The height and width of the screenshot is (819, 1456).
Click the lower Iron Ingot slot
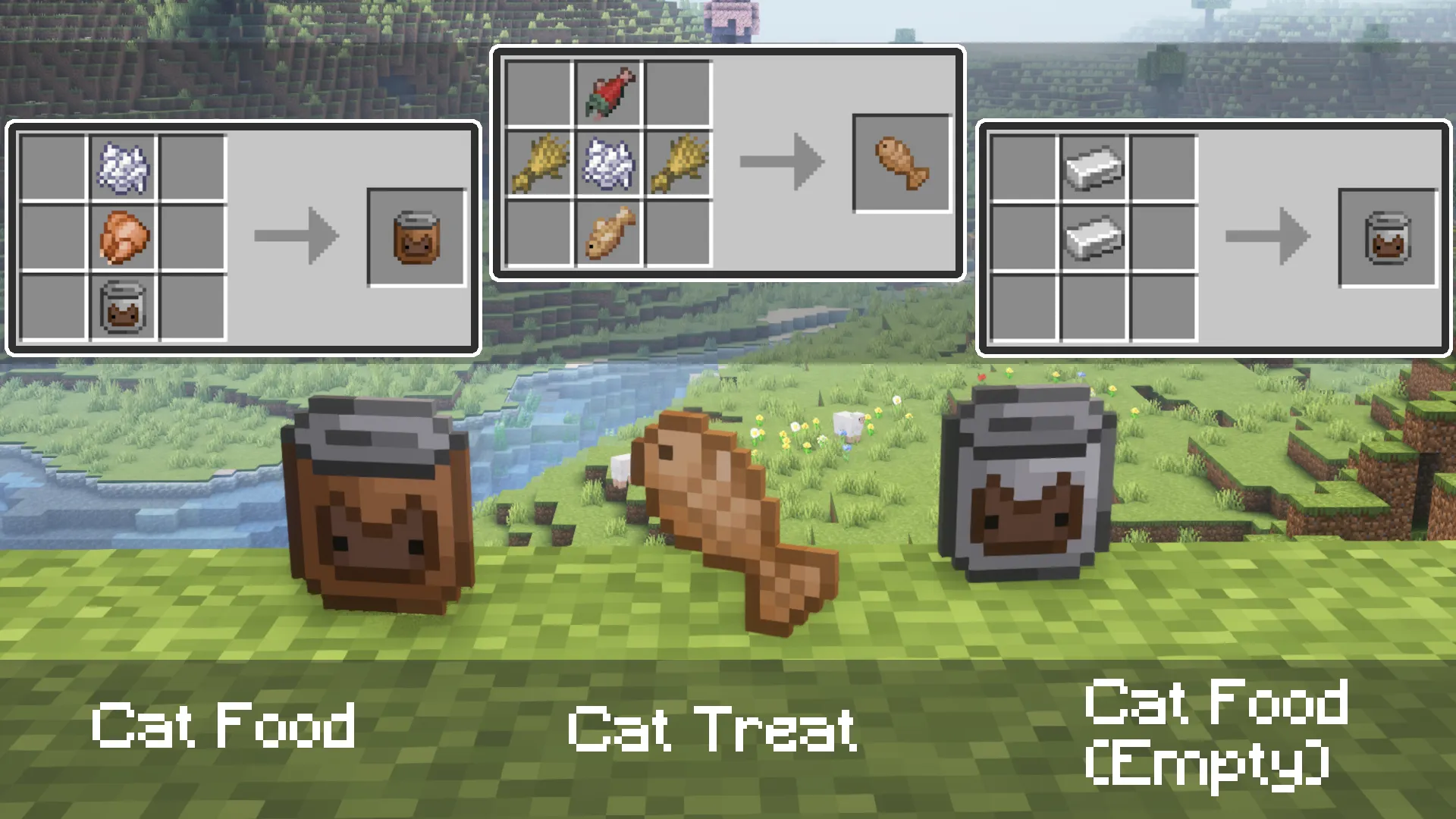[1094, 235]
